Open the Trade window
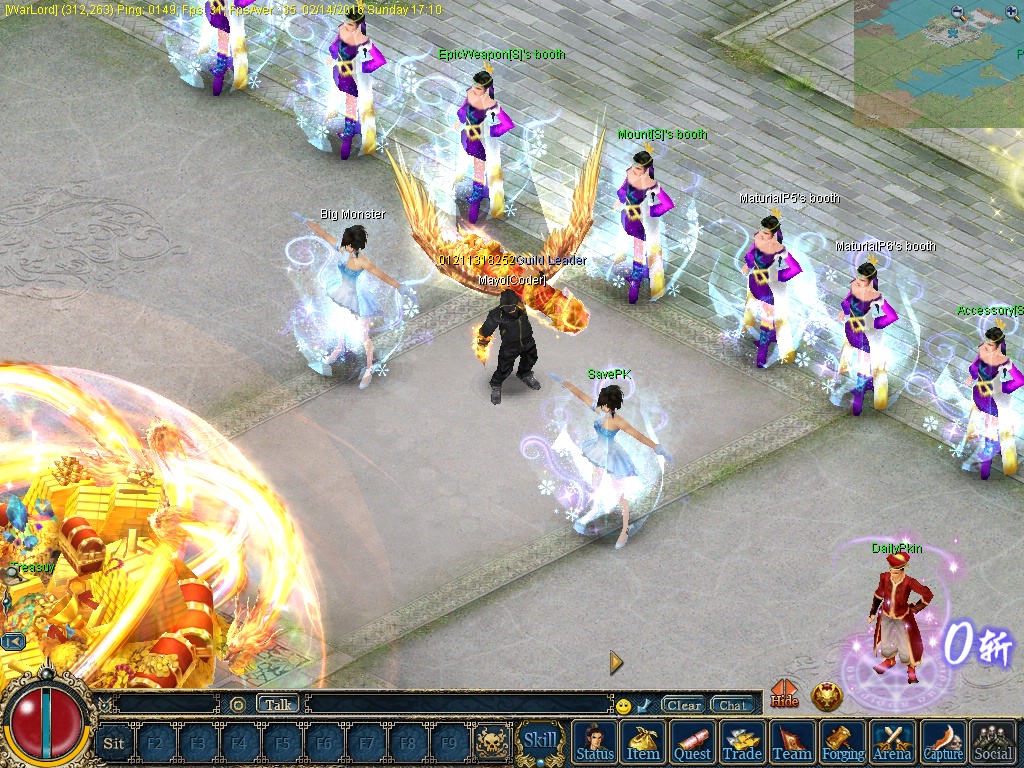This screenshot has width=1024, height=768. (x=742, y=742)
